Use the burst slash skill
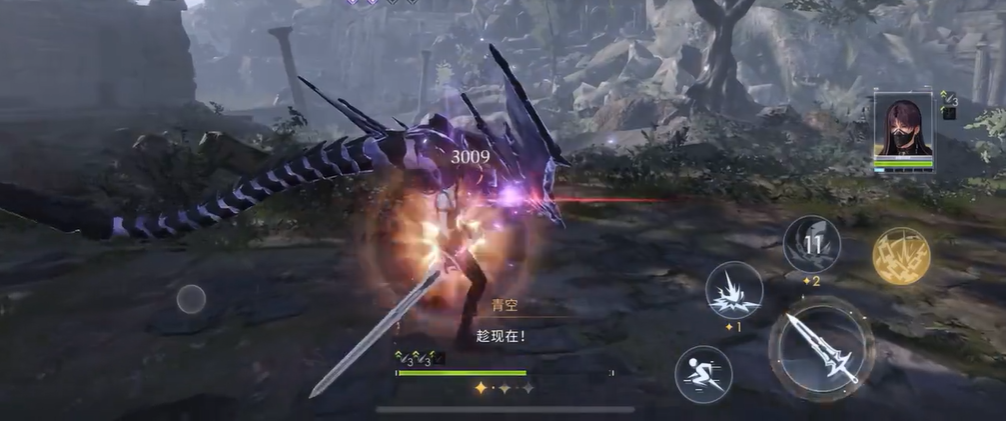Image resolution: width=1006 pixels, height=421 pixels. (734, 290)
